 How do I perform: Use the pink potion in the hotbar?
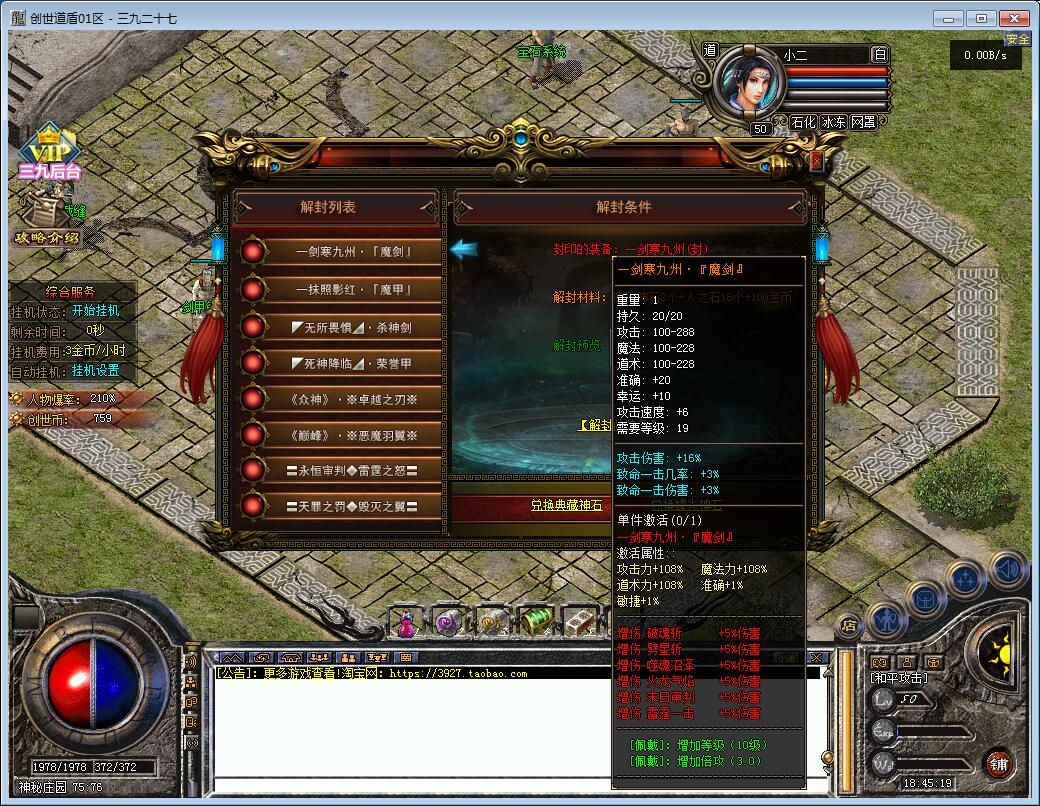pos(407,622)
